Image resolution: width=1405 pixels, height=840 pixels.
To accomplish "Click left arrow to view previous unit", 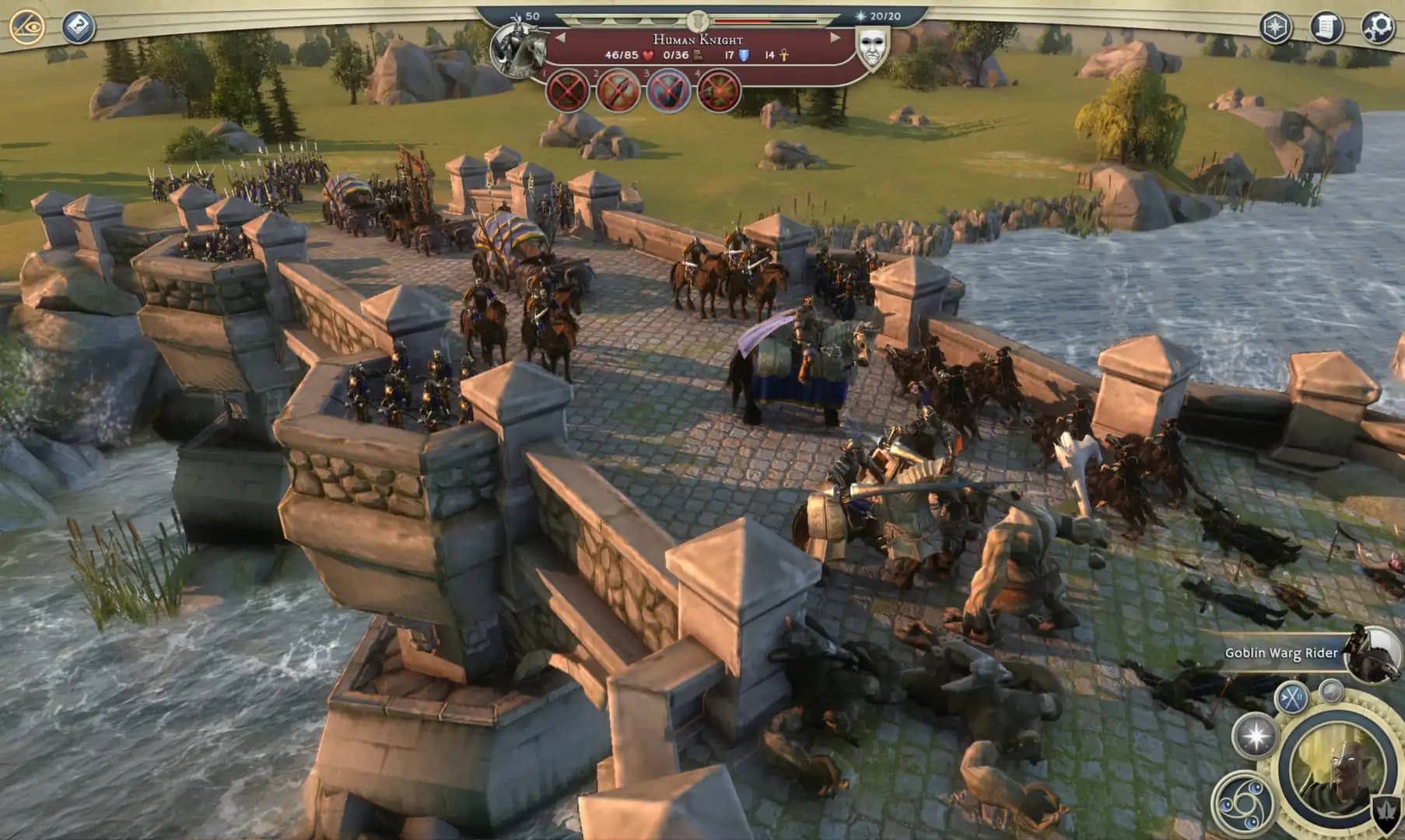I will pos(559,37).
